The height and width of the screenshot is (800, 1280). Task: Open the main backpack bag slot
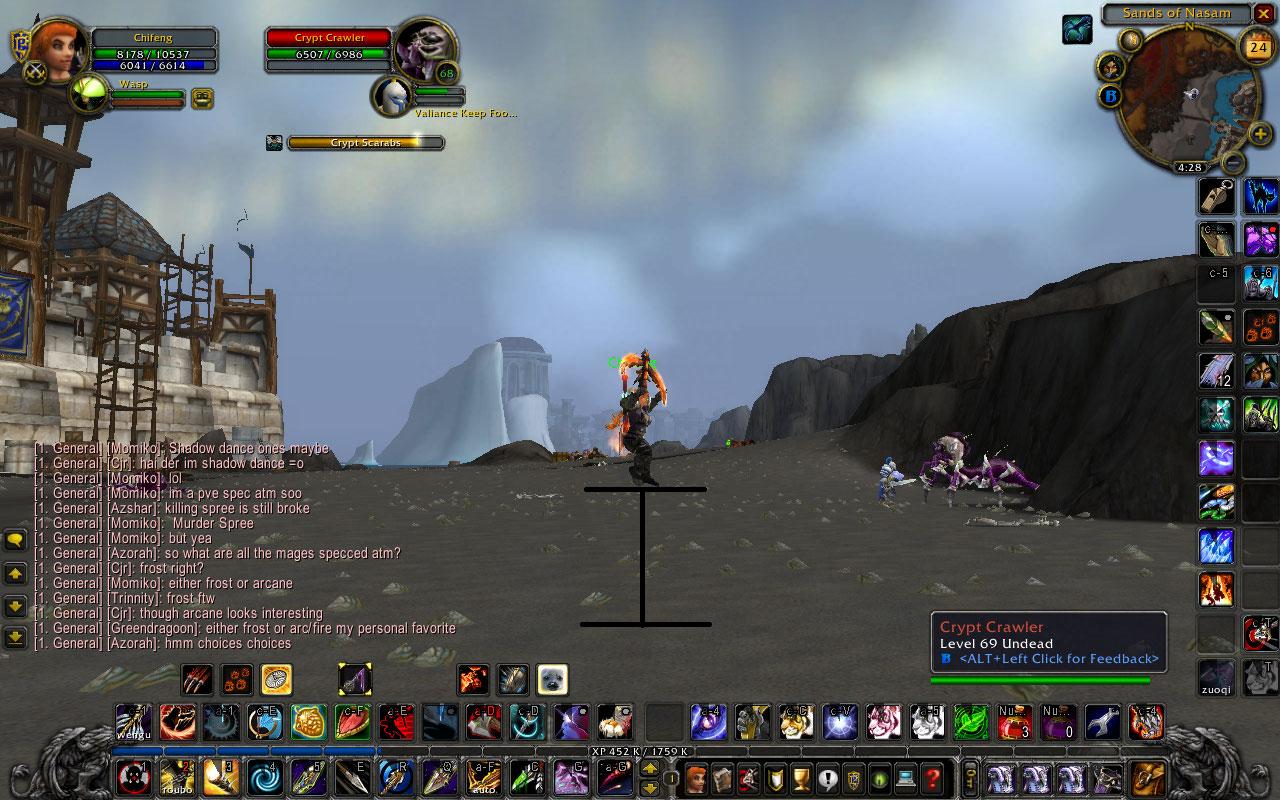pyautogui.click(x=1148, y=777)
